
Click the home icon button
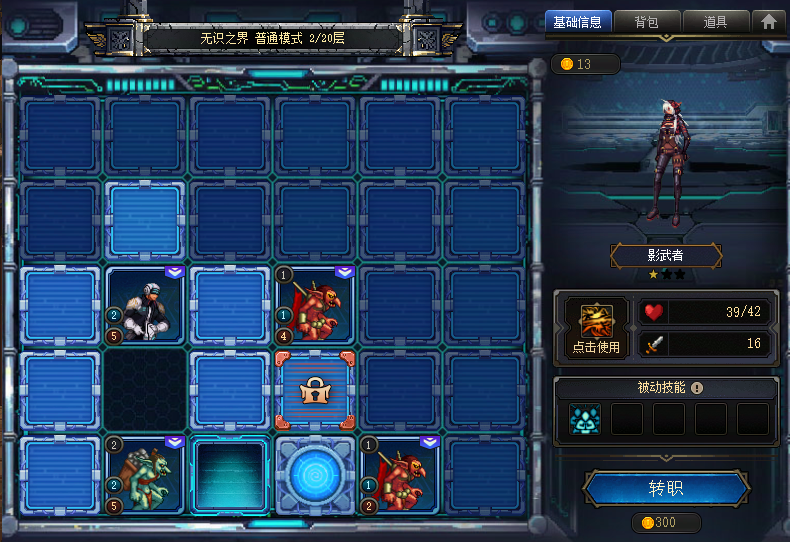point(769,21)
